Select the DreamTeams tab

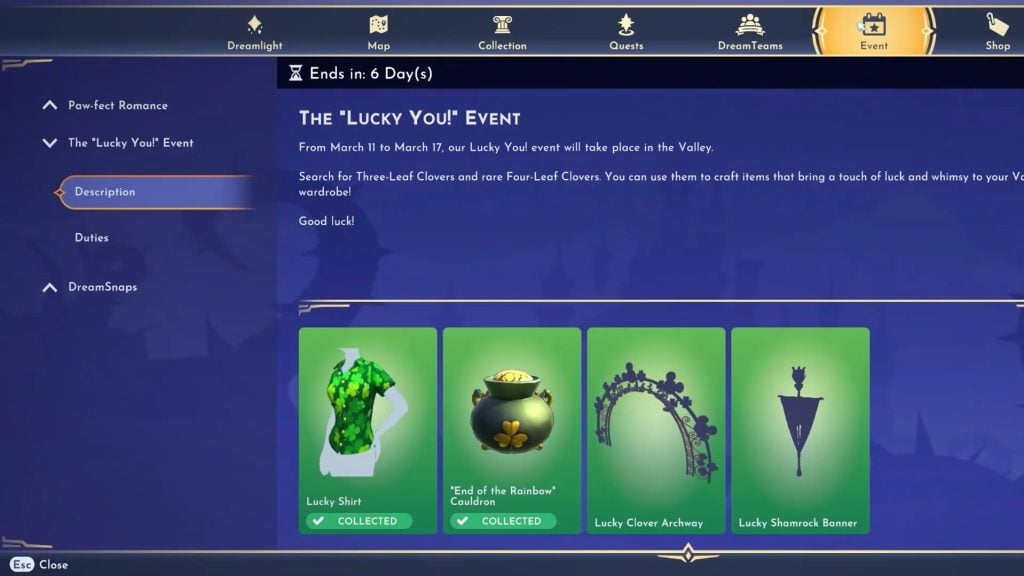pyautogui.click(x=750, y=31)
